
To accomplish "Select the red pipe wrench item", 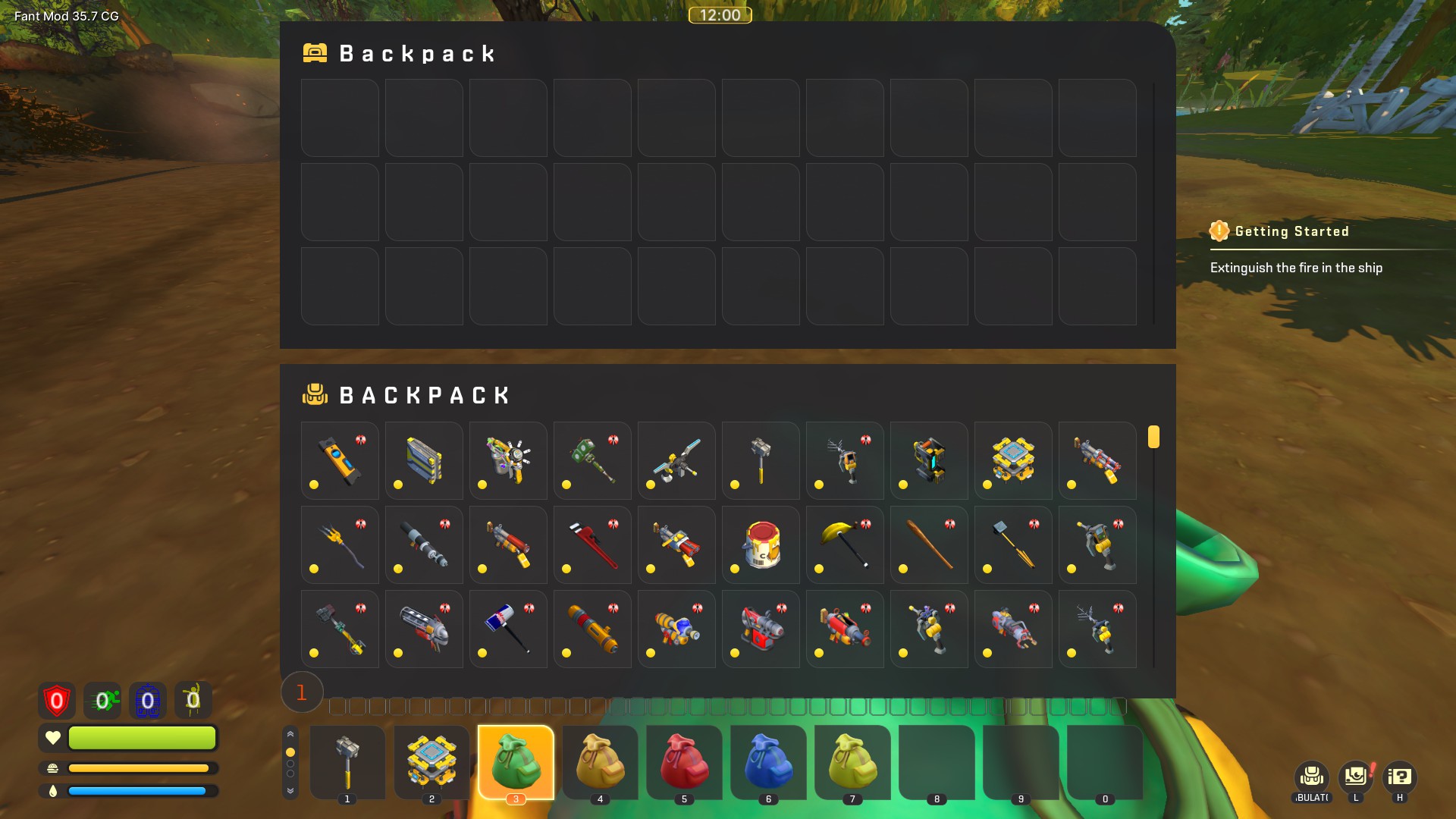I will (x=592, y=544).
